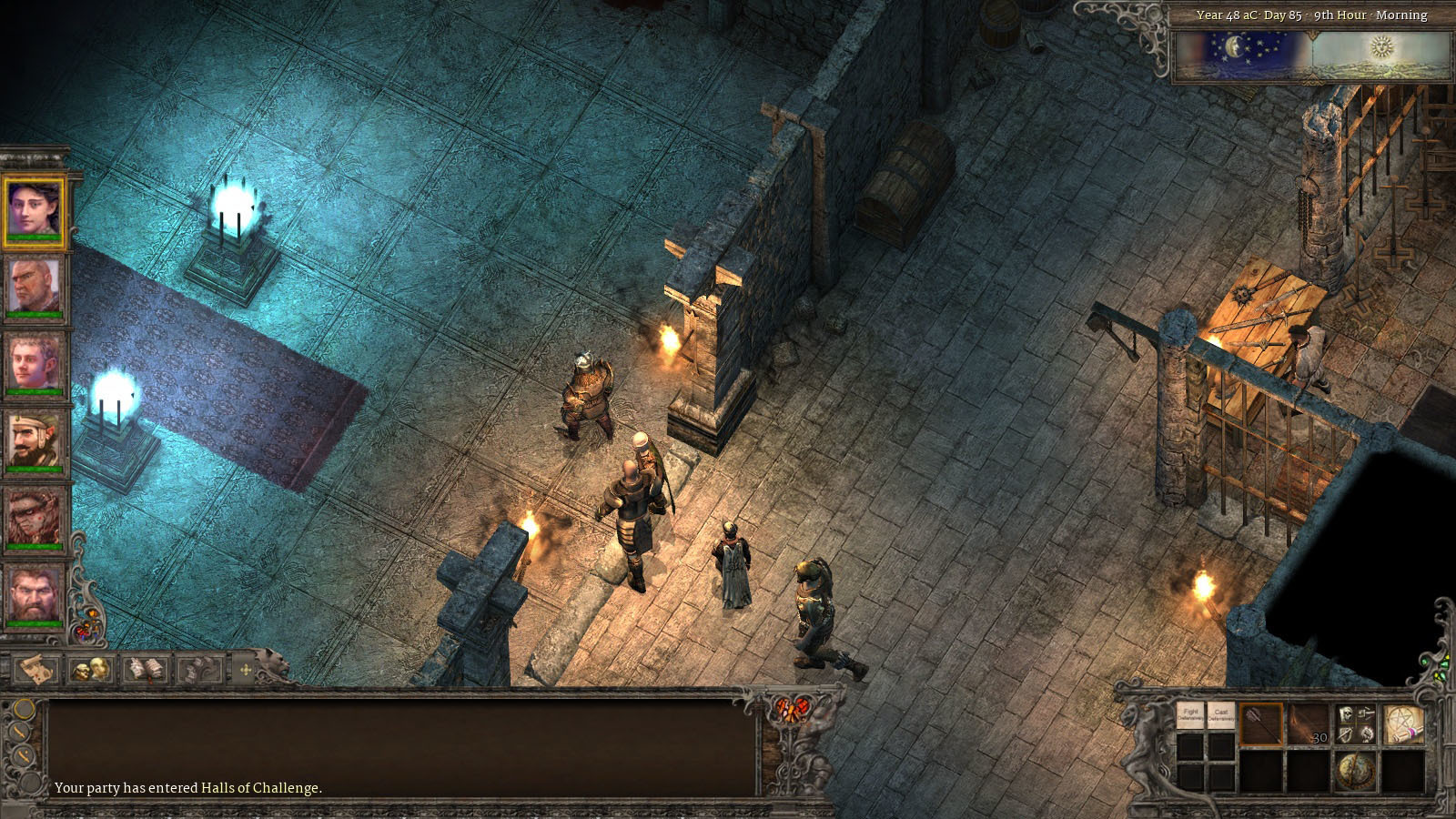Open the golden skulls party screen

coord(91,670)
